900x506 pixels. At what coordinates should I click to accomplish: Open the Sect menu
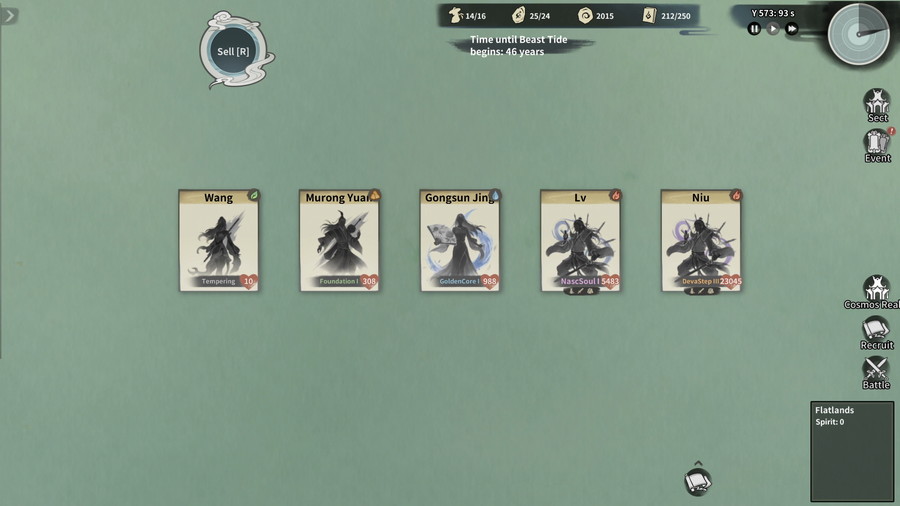877,104
